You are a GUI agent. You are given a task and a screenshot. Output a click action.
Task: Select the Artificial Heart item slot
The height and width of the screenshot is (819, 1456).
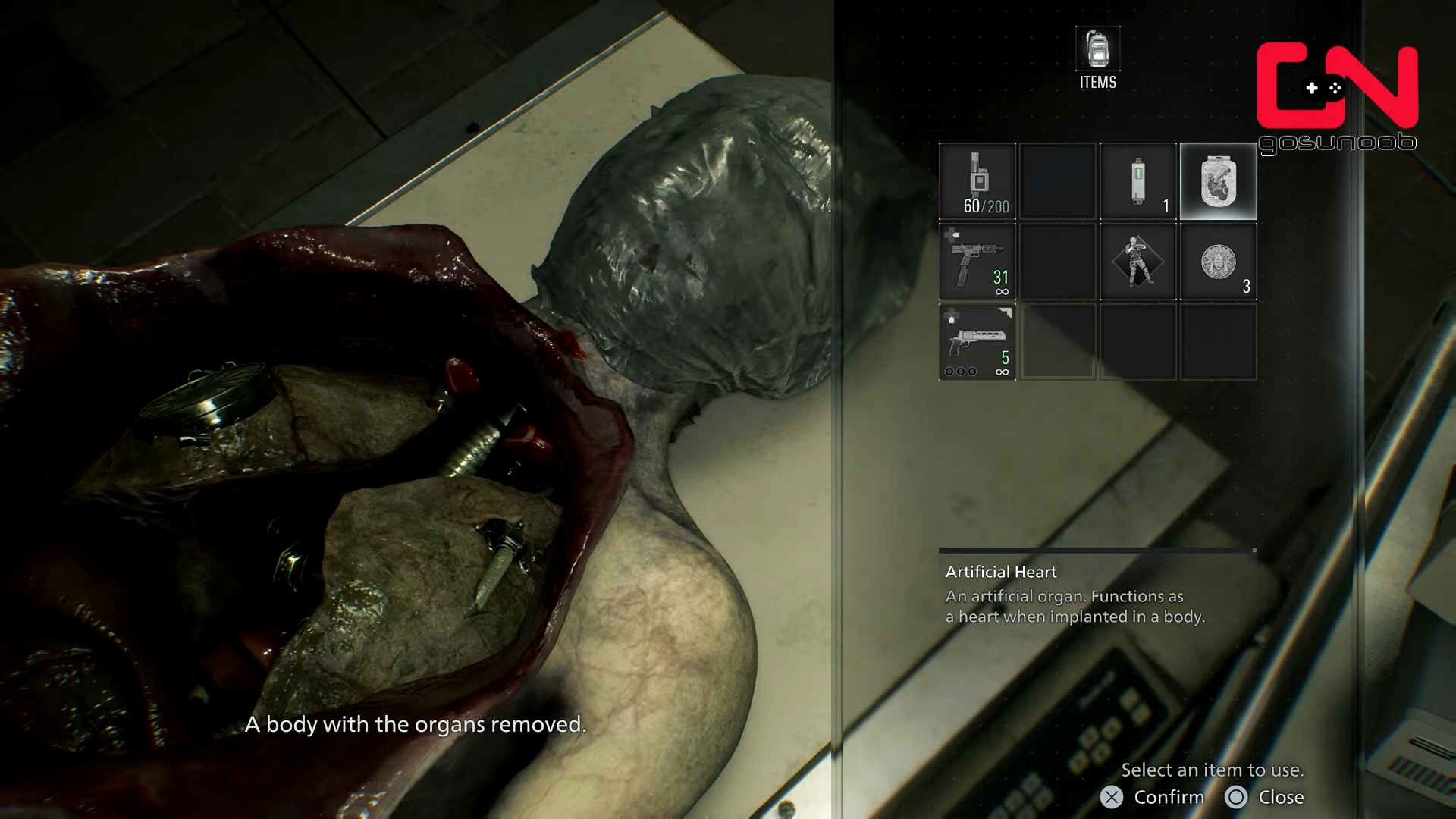pyautogui.click(x=1218, y=182)
